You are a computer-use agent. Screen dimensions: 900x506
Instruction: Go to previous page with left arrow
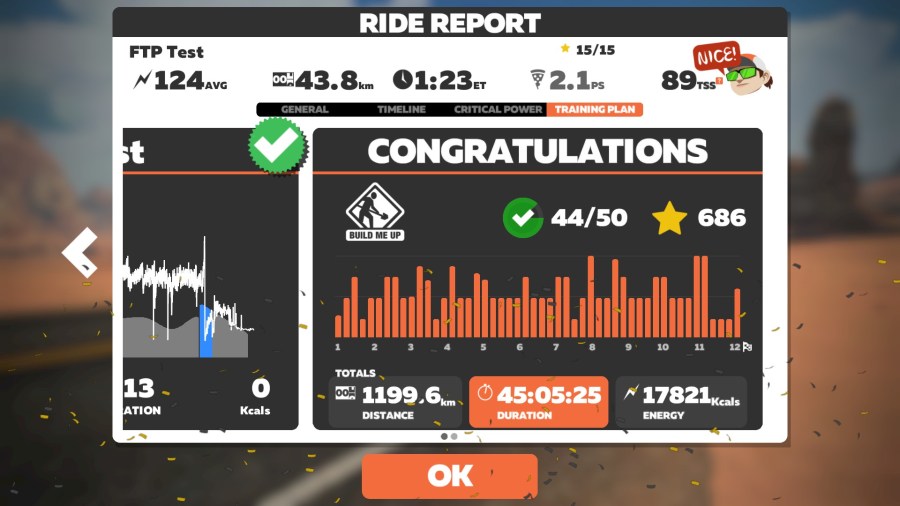80,251
